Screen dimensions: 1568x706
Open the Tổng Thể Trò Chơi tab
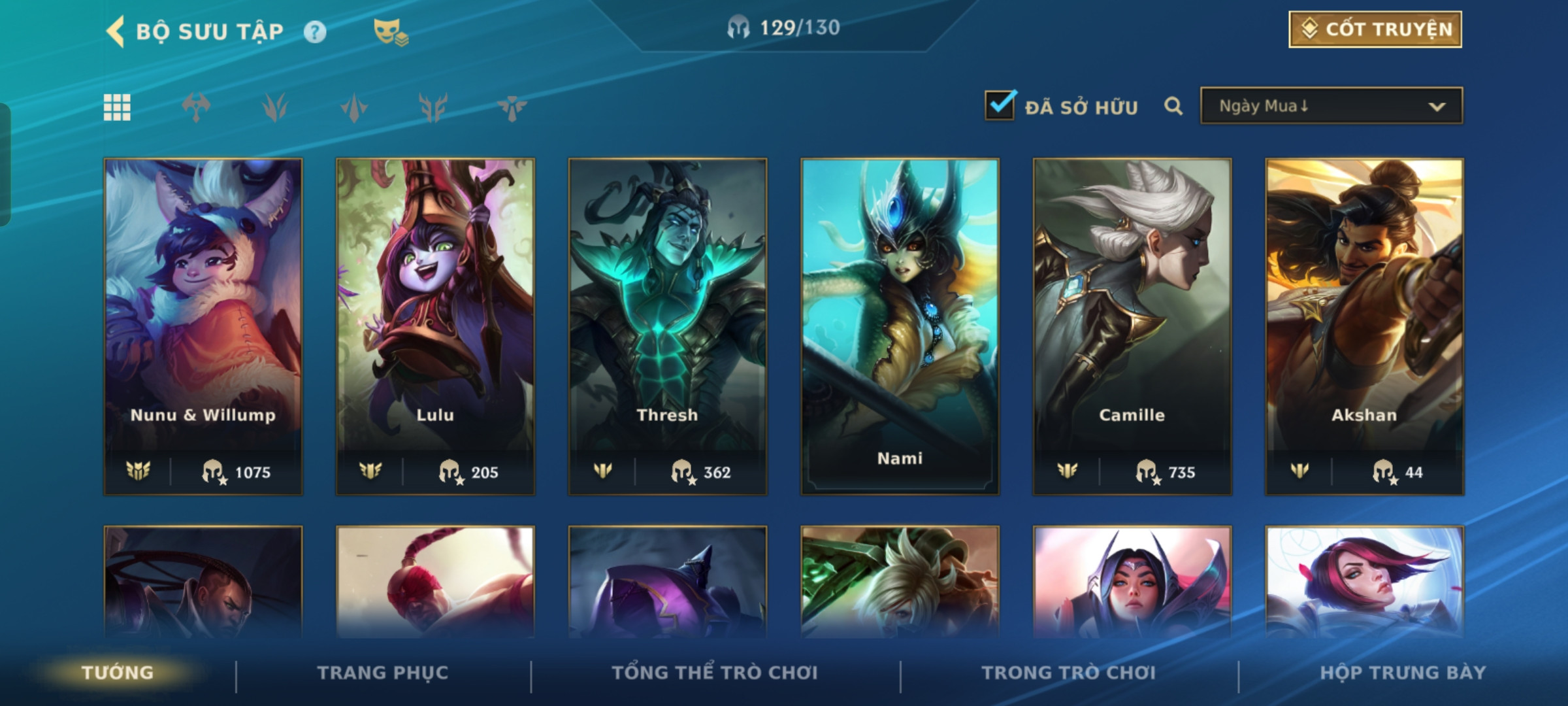pyautogui.click(x=715, y=673)
